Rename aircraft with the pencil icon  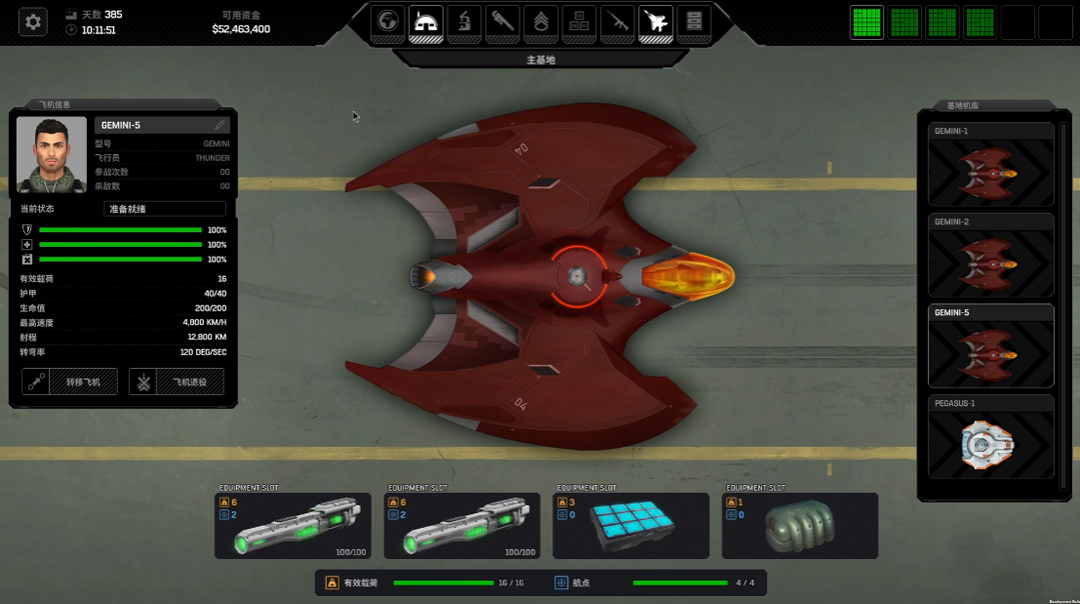click(x=220, y=125)
